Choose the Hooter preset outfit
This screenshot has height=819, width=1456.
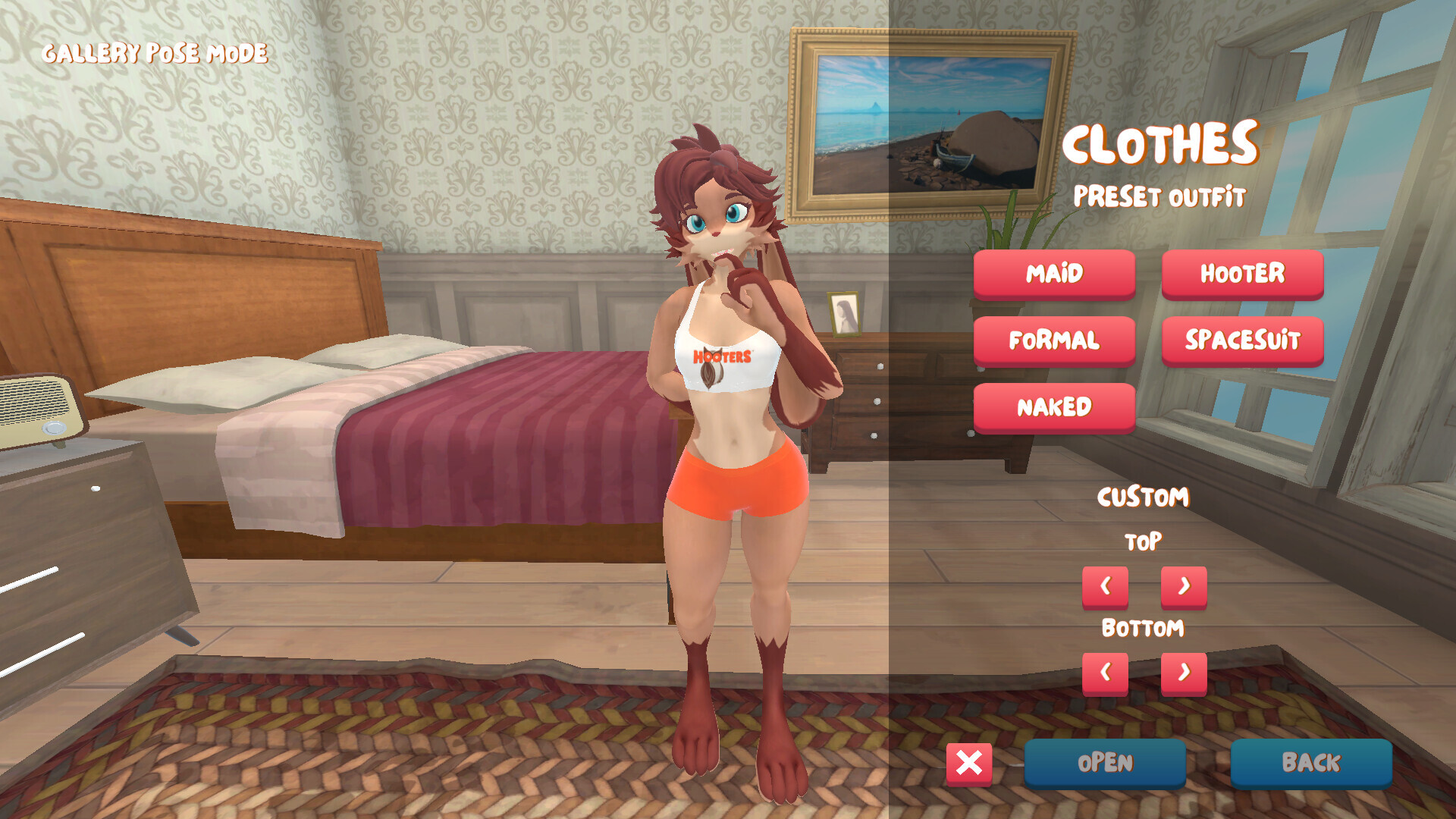click(x=1242, y=273)
